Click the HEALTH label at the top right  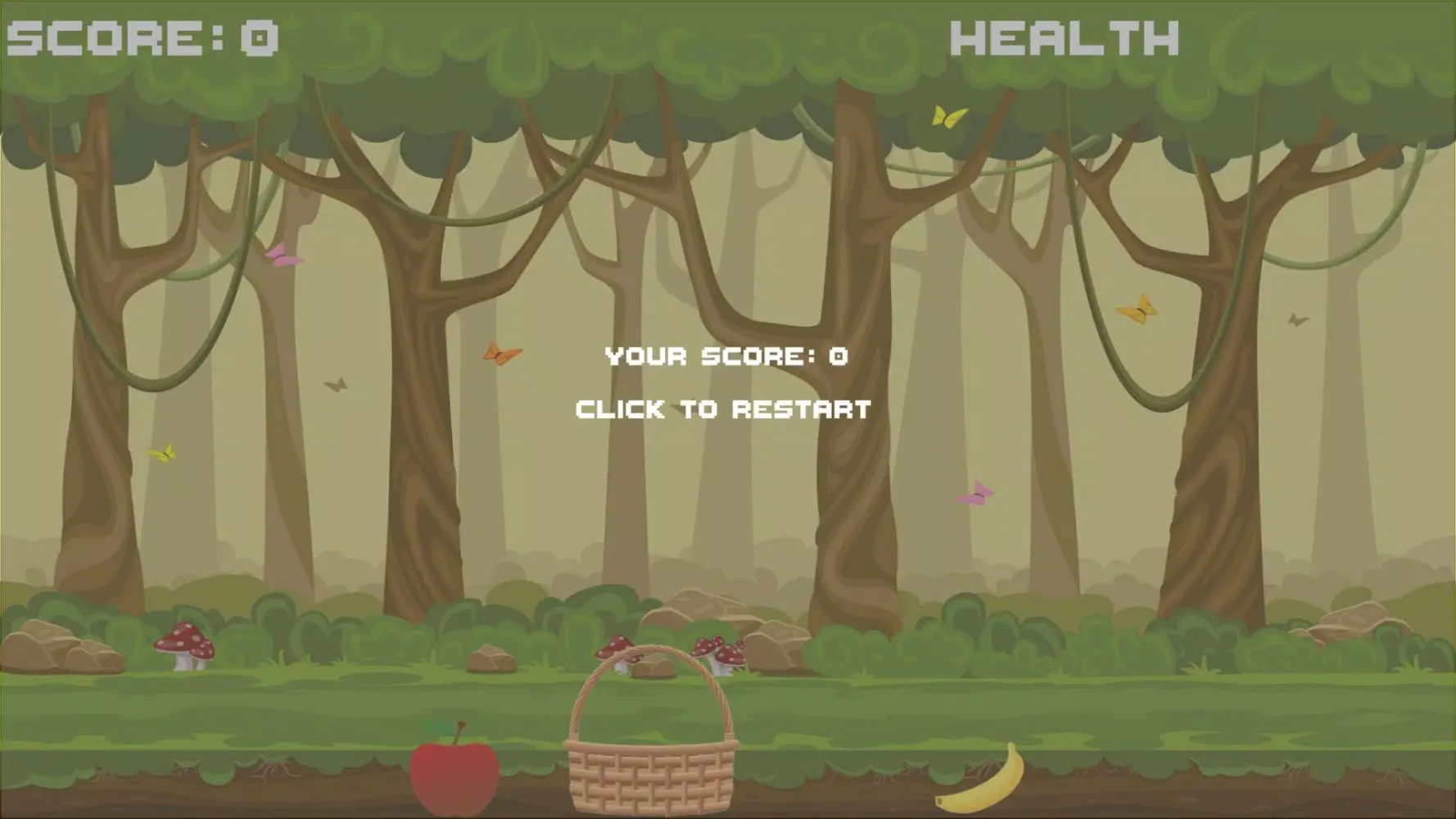point(1065,34)
